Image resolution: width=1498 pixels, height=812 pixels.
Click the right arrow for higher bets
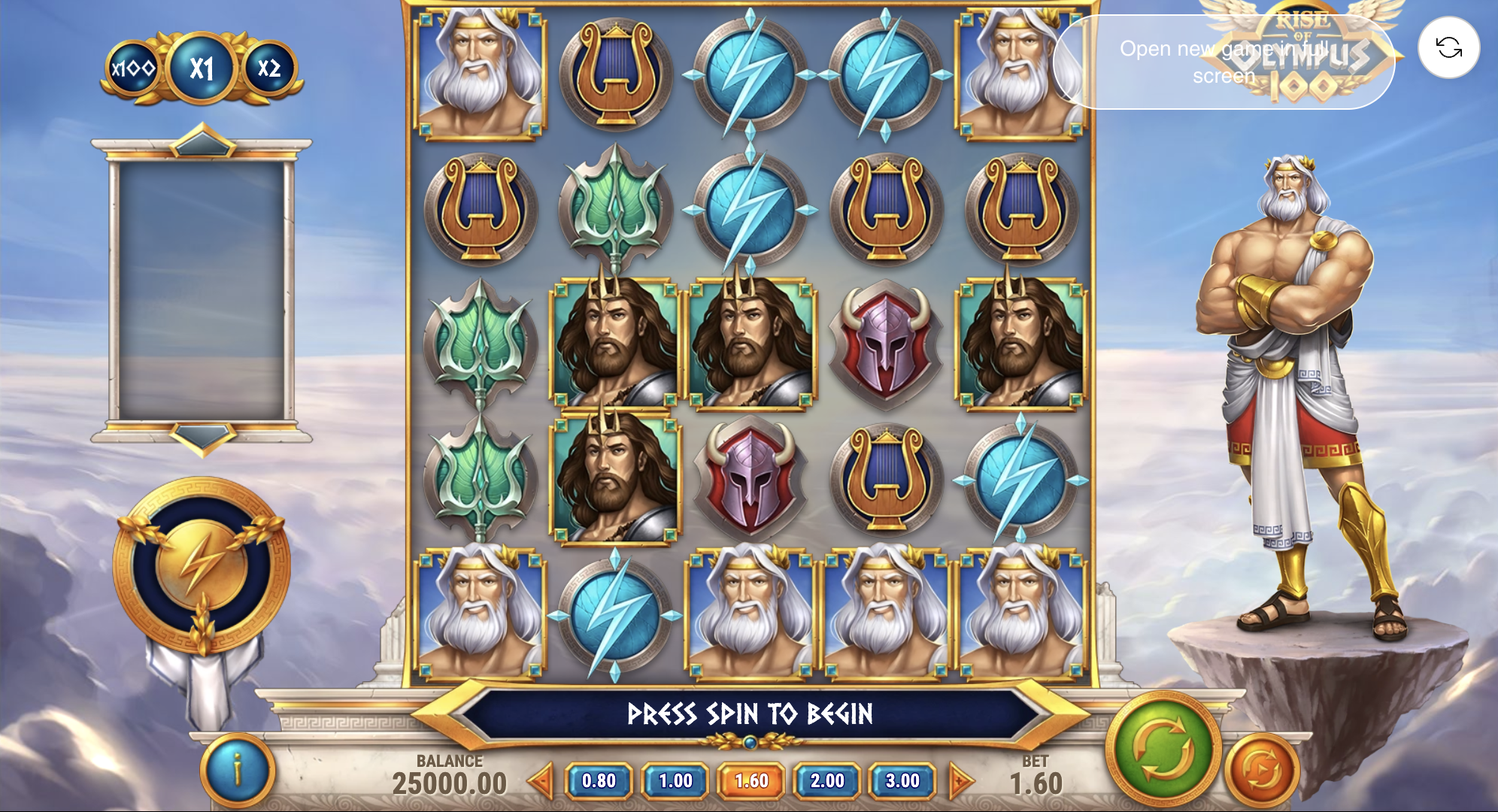[x=960, y=781]
